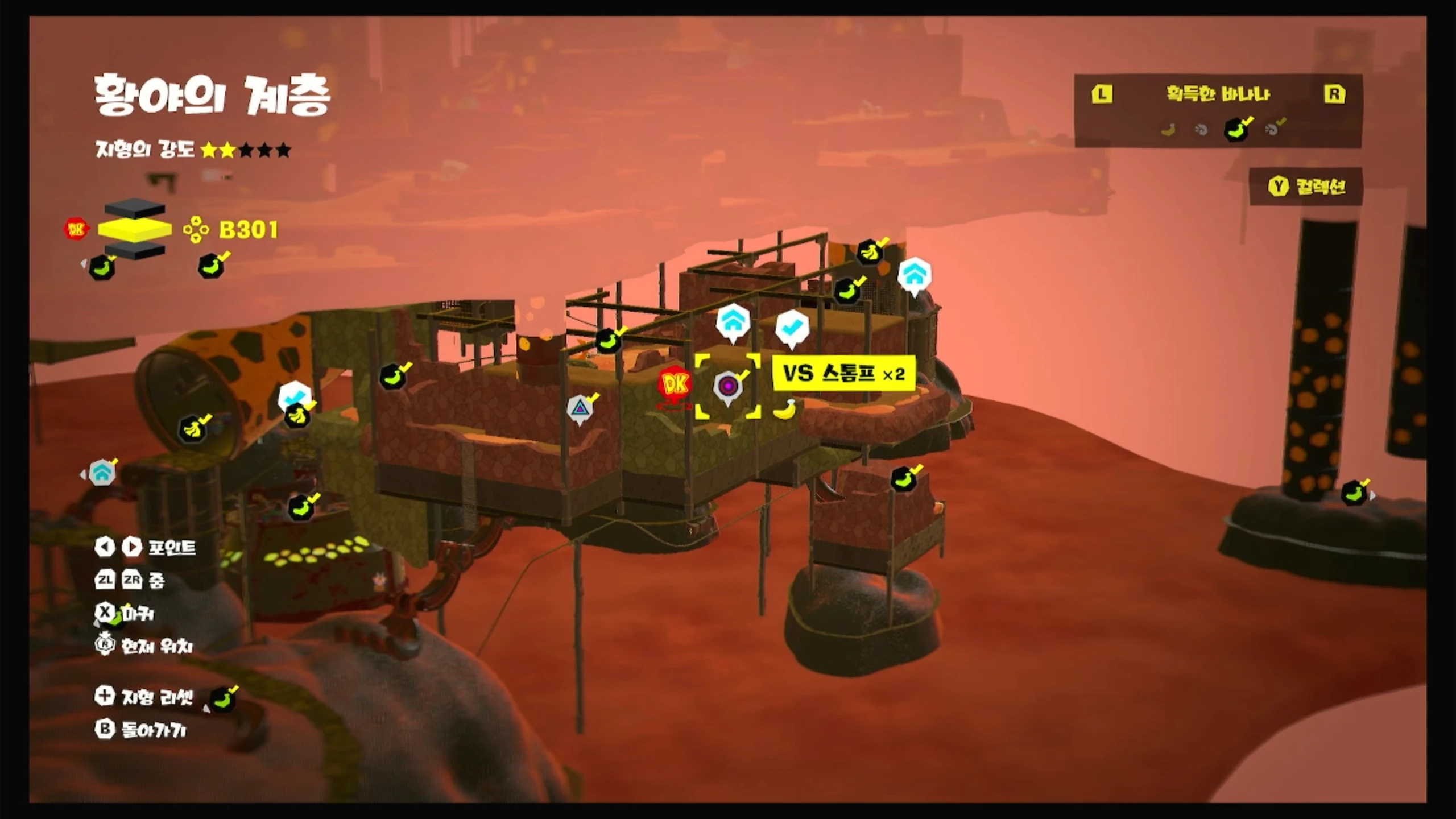Select the banana marker below the spotted barrel
The width and height of the screenshot is (1456, 819).
coord(193,429)
